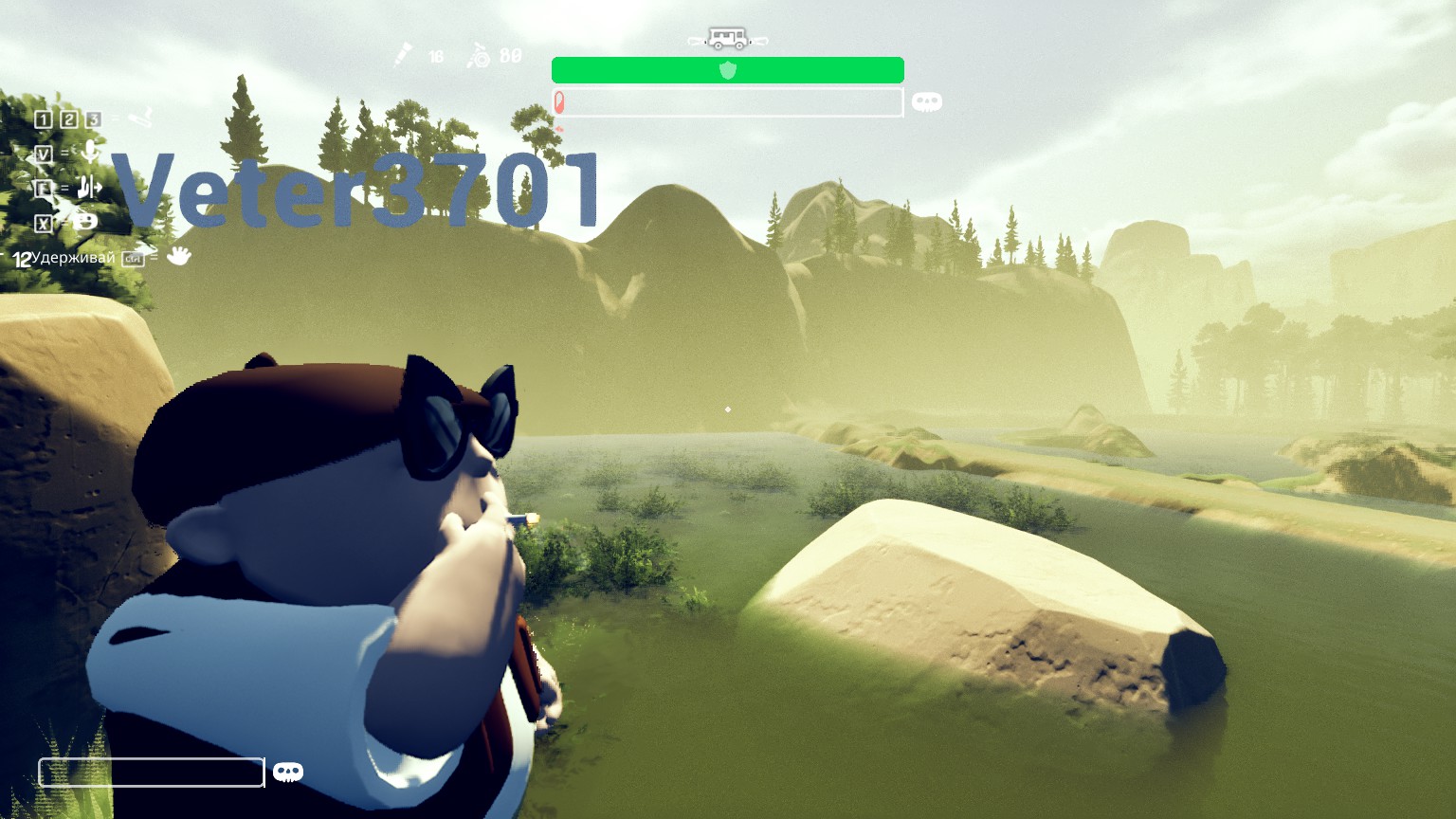Click the shield icon on the green bar
The width and height of the screenshot is (1456, 819).
(x=728, y=70)
